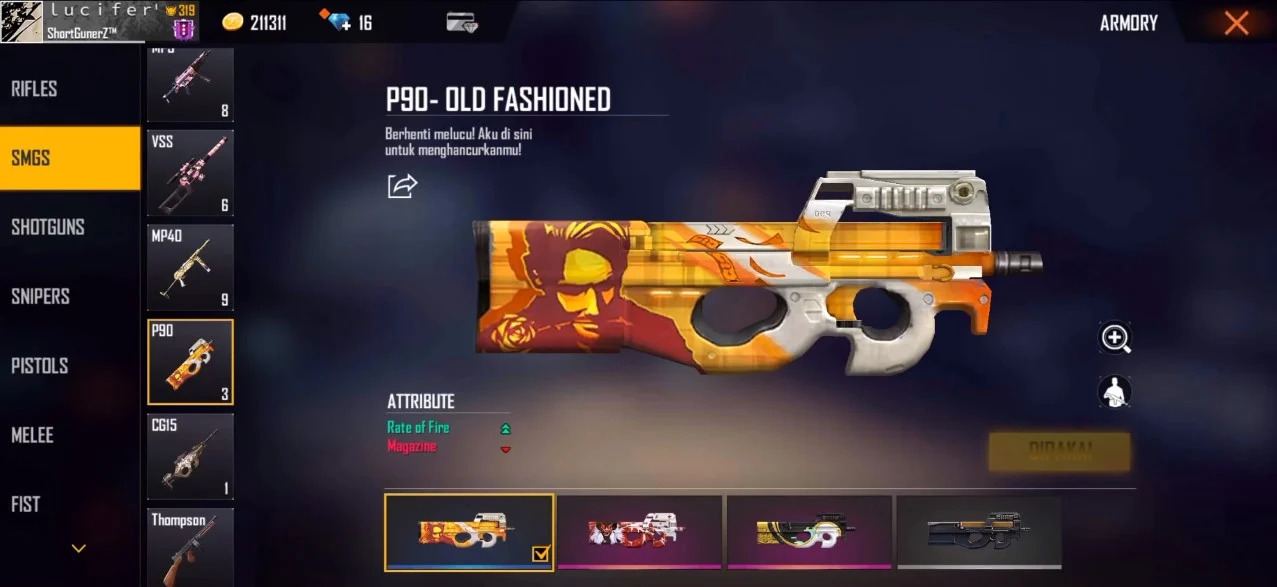Select the default black P90 skin
This screenshot has height=587, width=1277.
979,532
